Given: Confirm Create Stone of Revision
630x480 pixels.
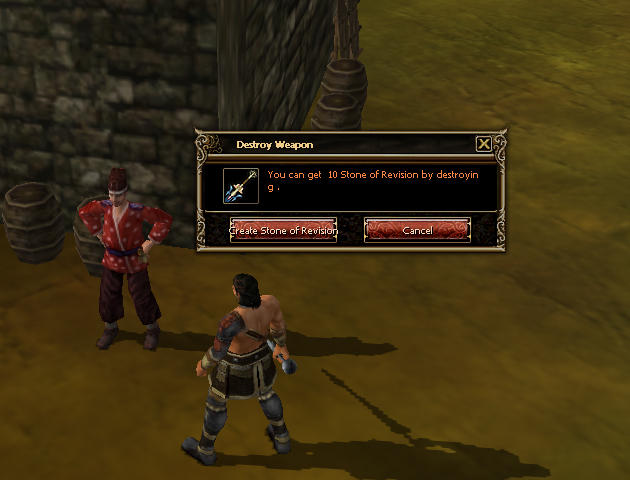Looking at the screenshot, I should tap(283, 230).
